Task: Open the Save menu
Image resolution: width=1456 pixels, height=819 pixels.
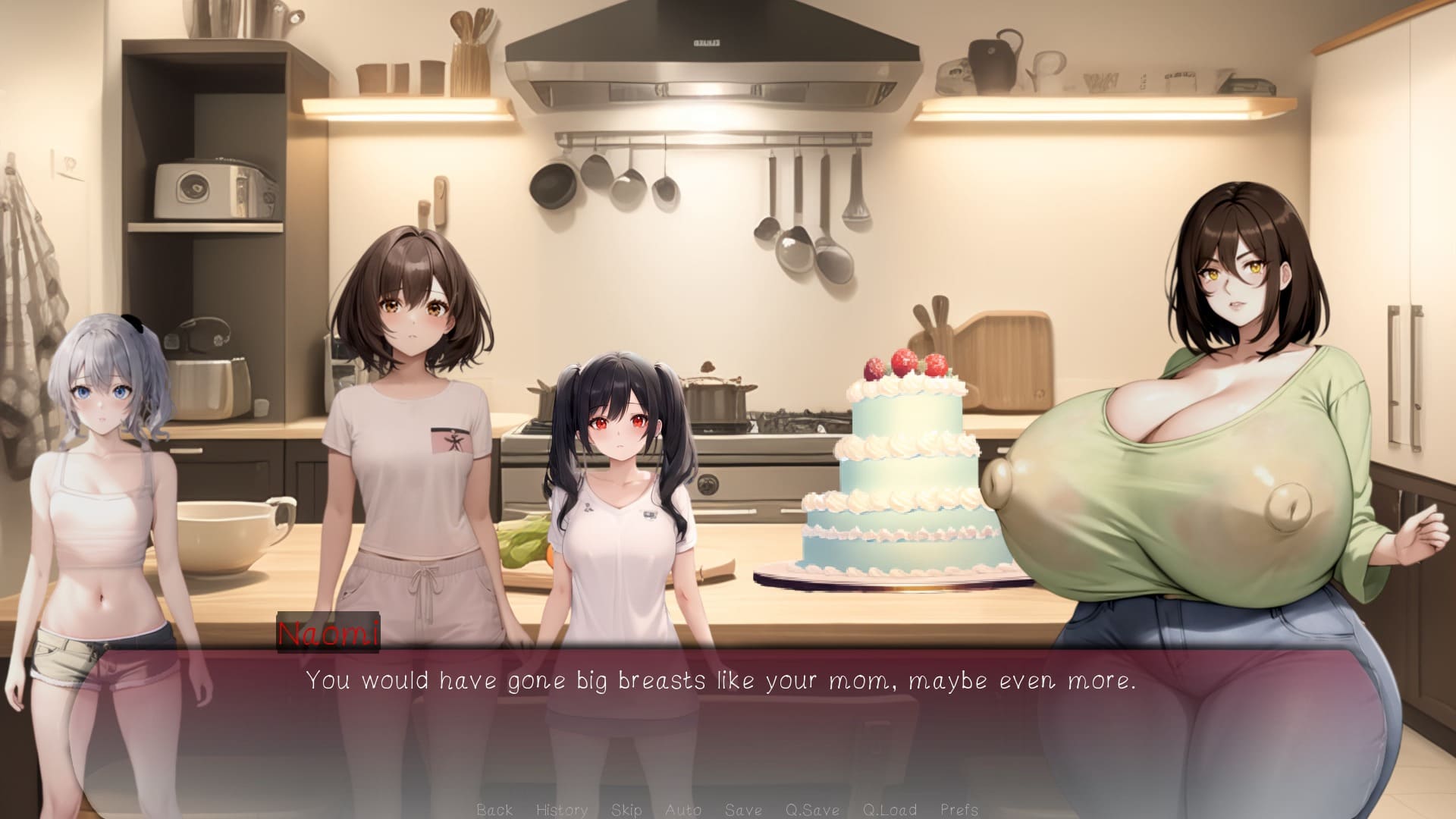Action: 743,809
